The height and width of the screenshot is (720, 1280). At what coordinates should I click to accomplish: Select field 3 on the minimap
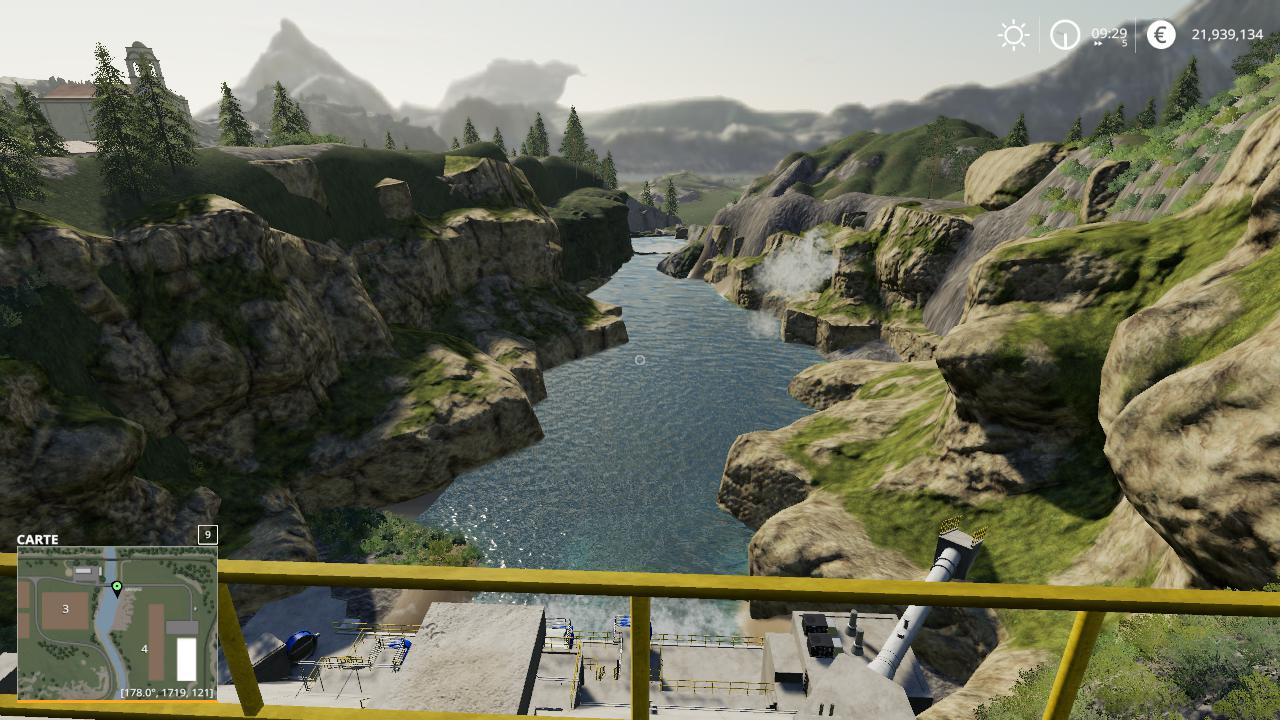click(66, 608)
